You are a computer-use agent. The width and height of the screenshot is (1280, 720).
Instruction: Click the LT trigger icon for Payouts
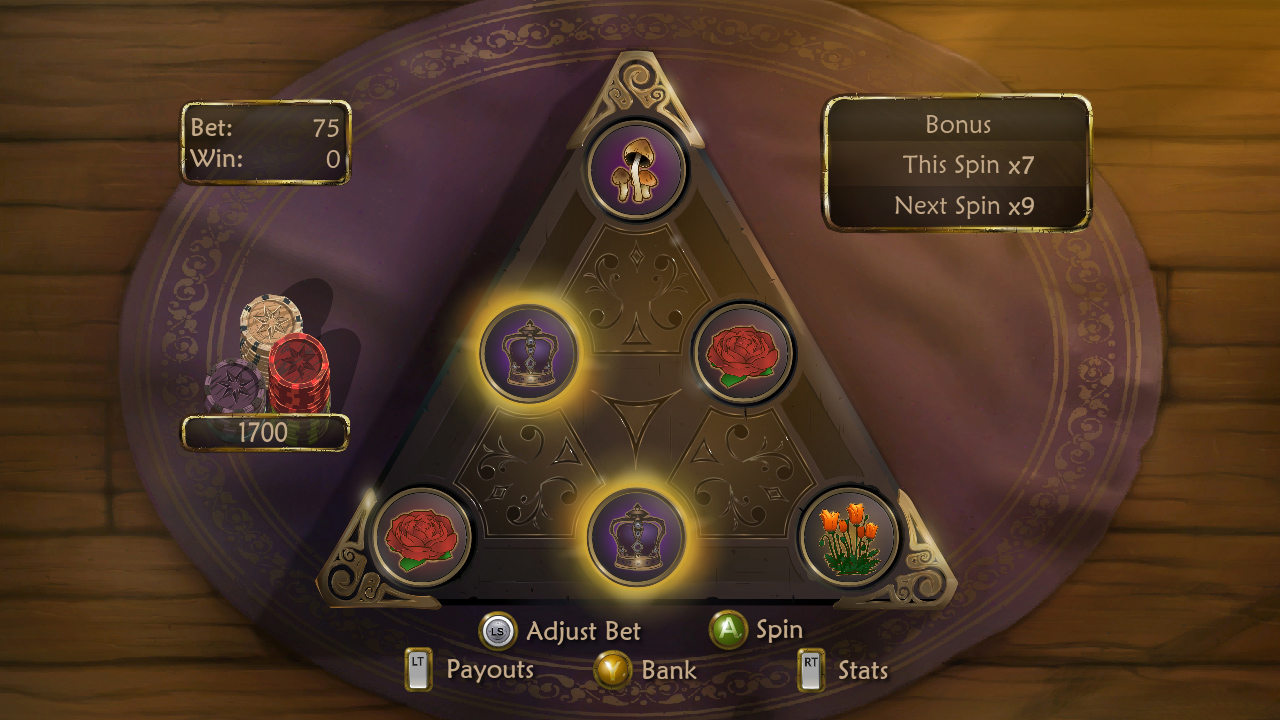click(x=417, y=668)
